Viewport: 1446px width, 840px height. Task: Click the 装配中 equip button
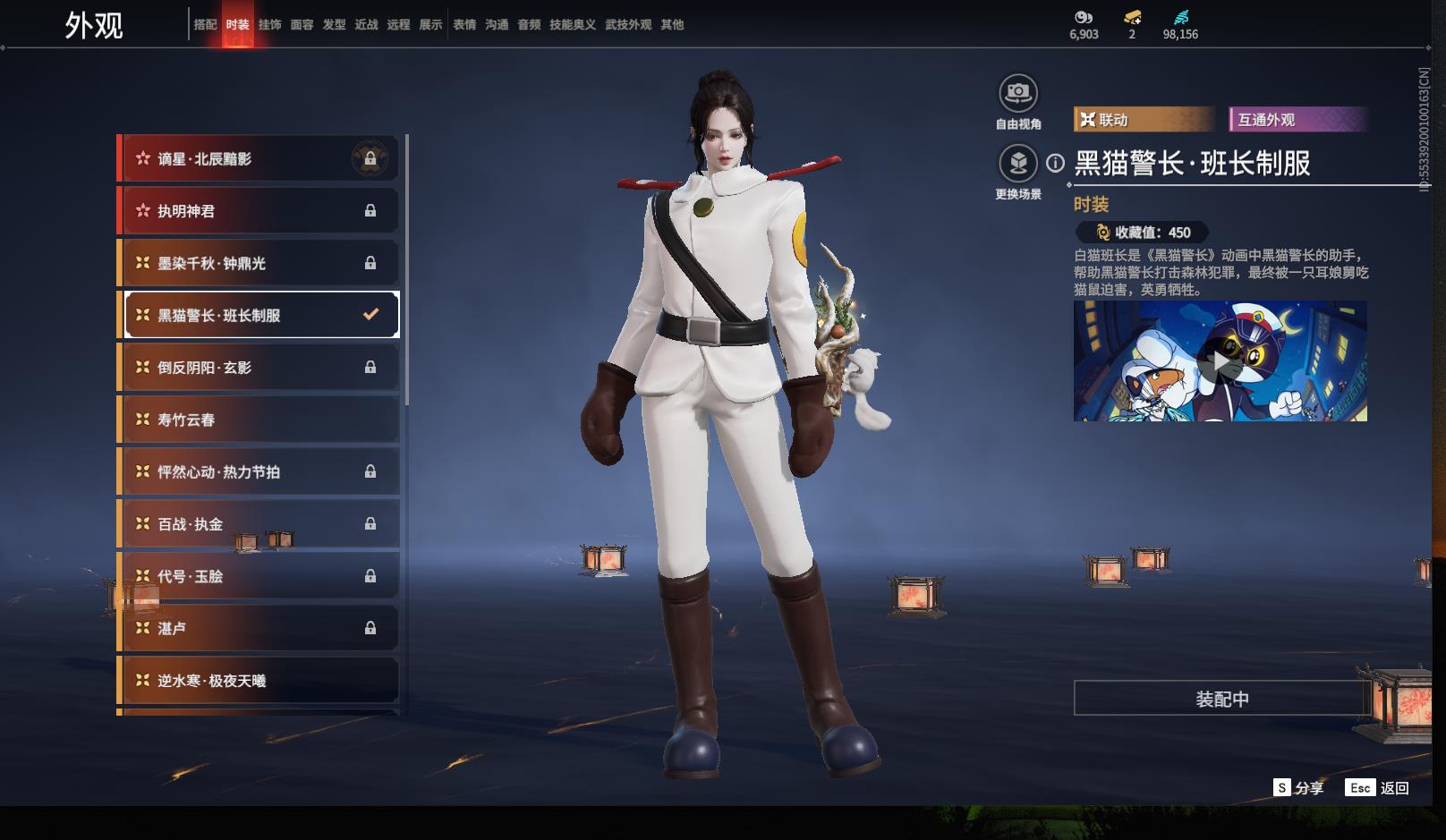pyautogui.click(x=1221, y=699)
